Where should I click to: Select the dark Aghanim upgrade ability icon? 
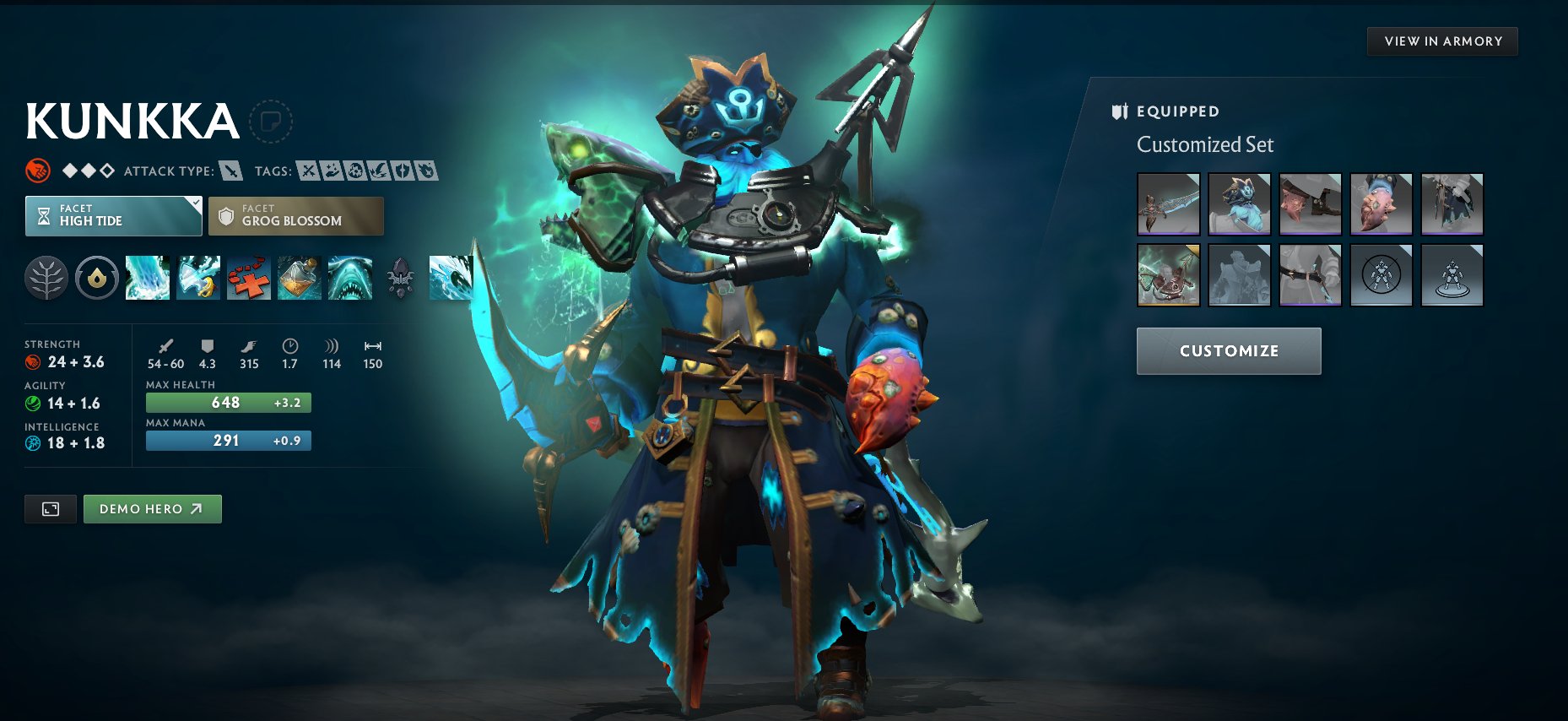pos(399,279)
